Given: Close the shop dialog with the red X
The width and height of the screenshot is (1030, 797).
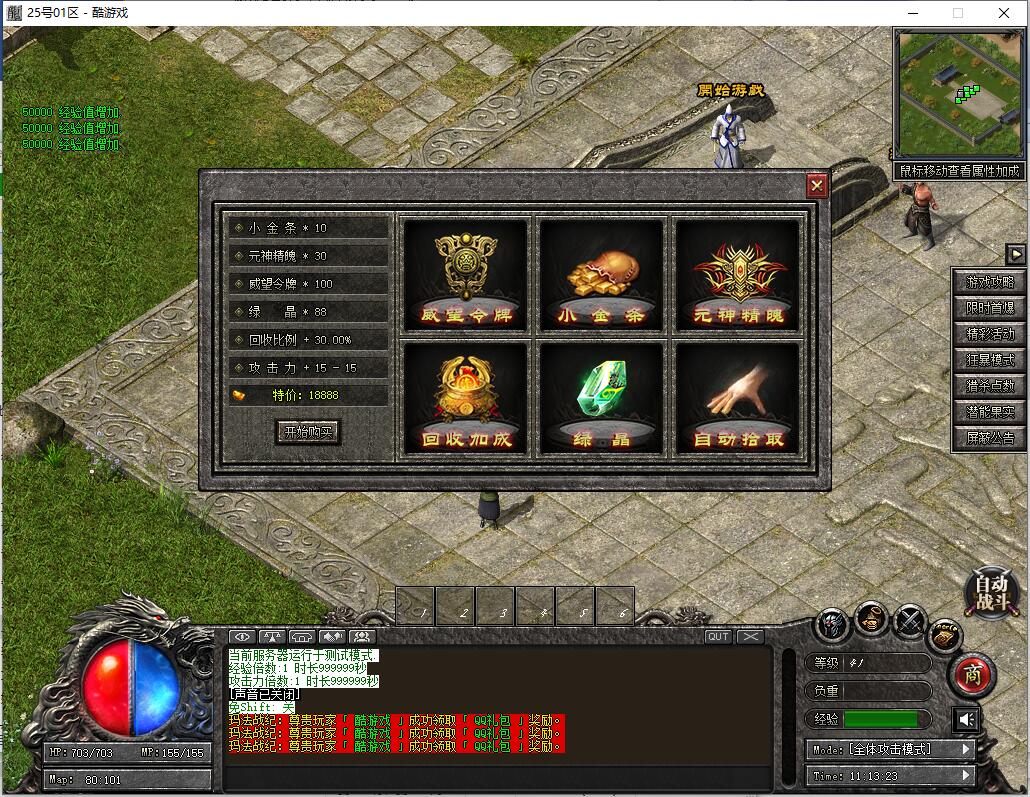Looking at the screenshot, I should click(x=817, y=185).
